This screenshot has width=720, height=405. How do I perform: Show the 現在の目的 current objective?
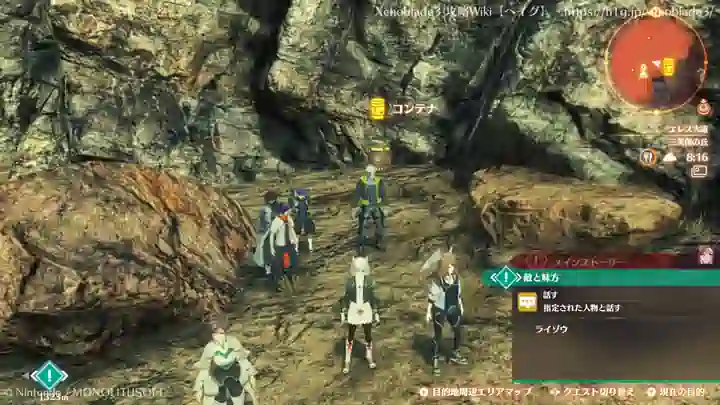point(677,393)
